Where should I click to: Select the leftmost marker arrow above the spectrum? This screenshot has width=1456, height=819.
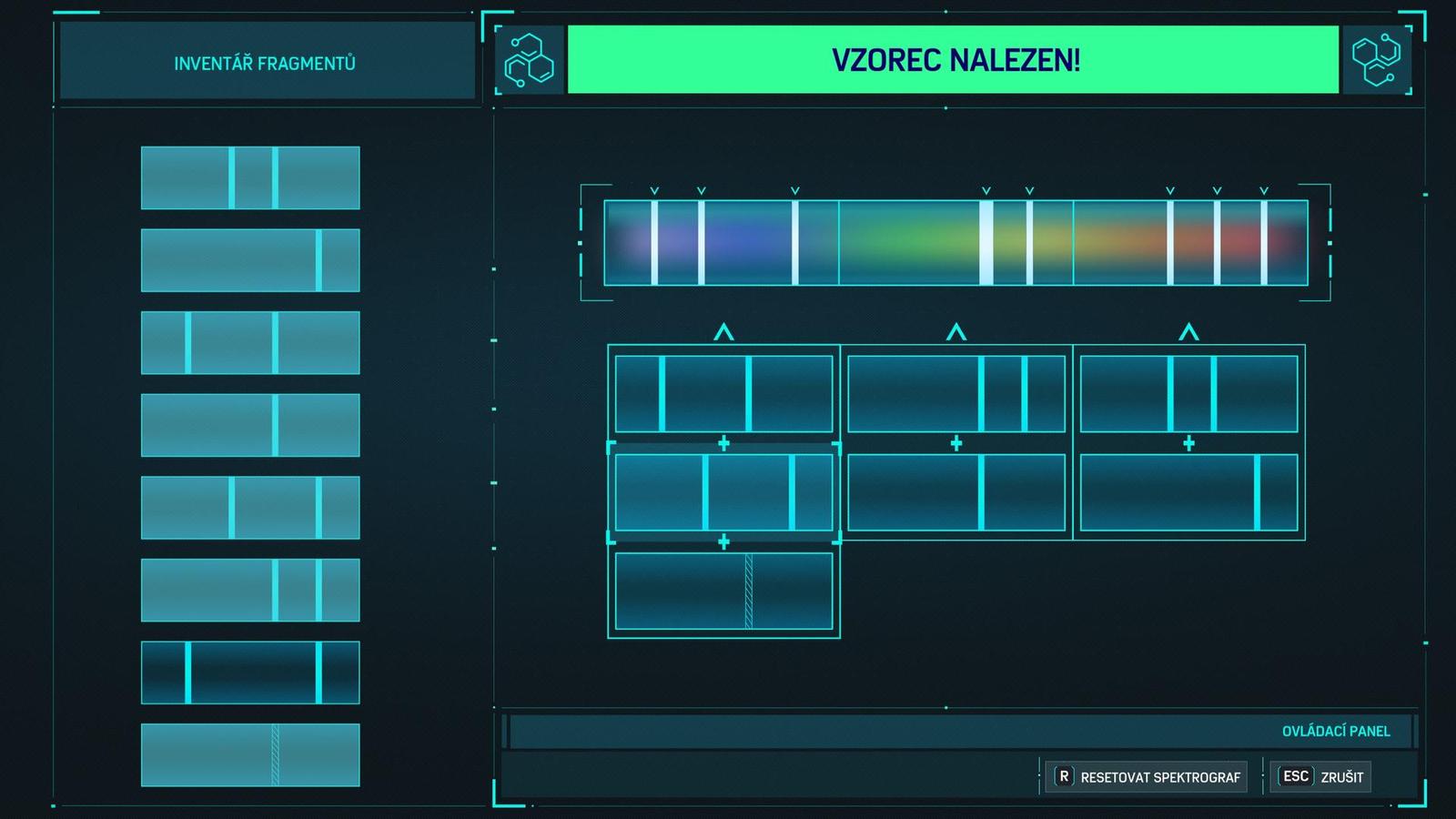pyautogui.click(x=653, y=190)
